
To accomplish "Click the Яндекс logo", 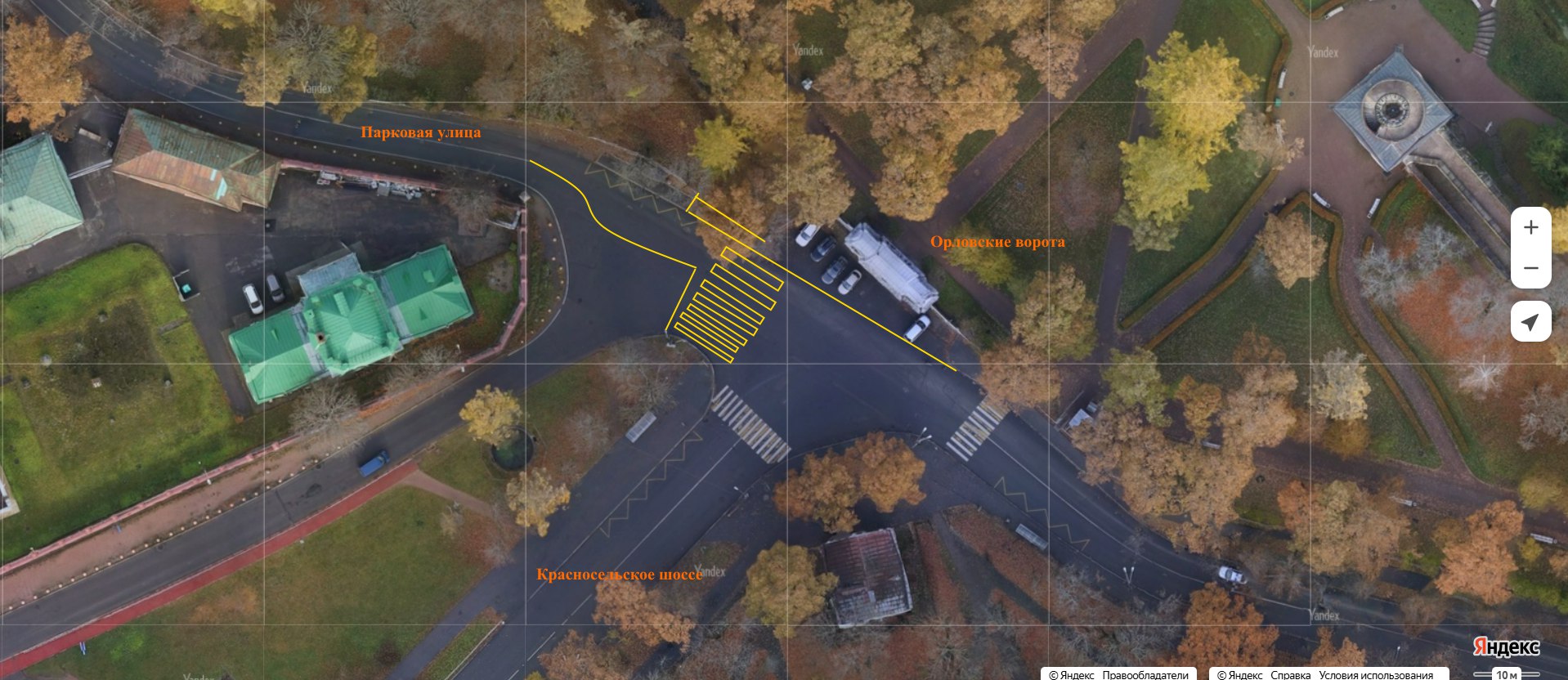I will click(x=1506, y=647).
